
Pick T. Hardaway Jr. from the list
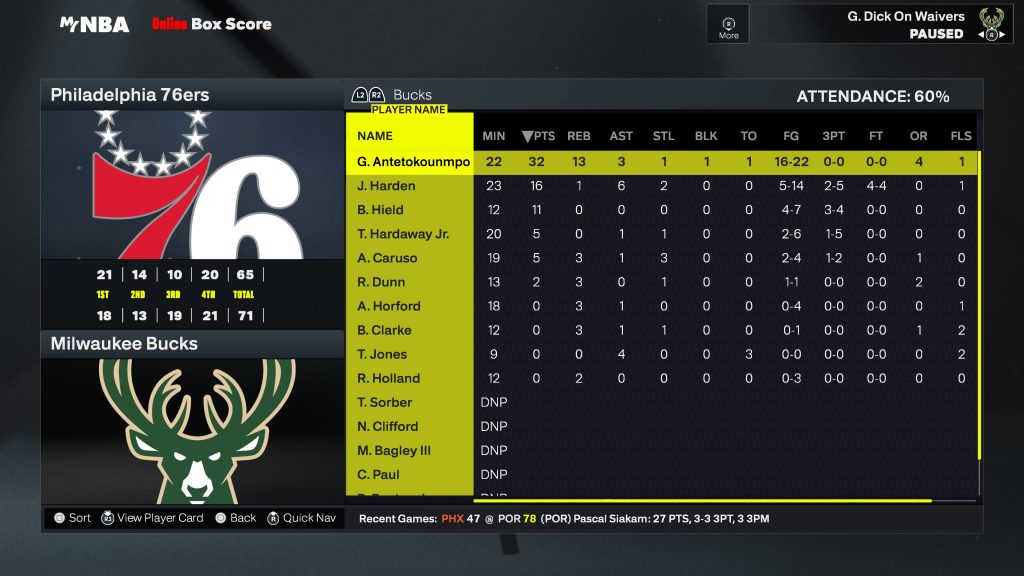point(403,234)
